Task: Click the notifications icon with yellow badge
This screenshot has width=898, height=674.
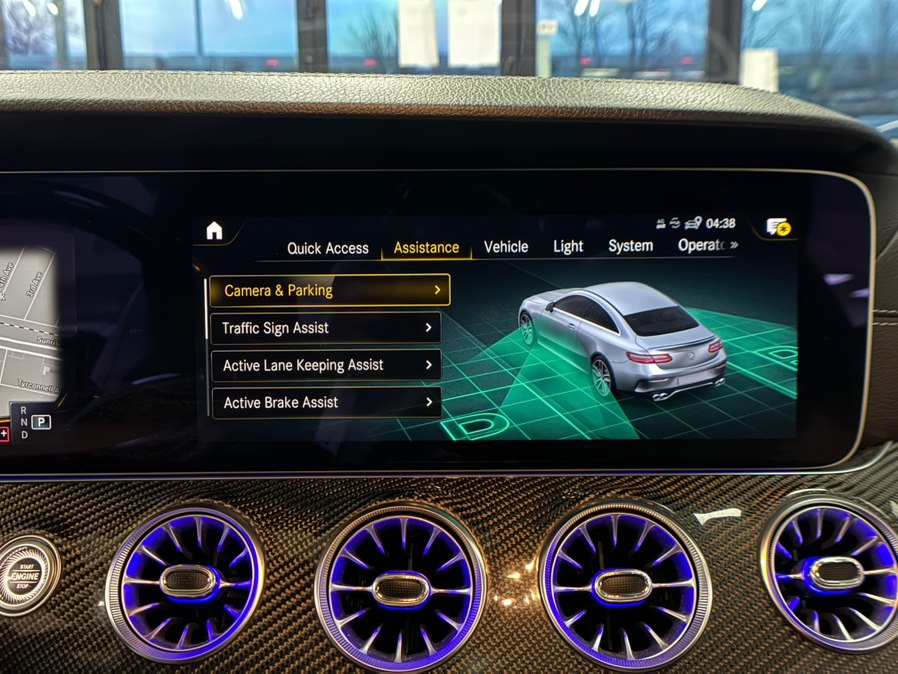Action: 778,226
